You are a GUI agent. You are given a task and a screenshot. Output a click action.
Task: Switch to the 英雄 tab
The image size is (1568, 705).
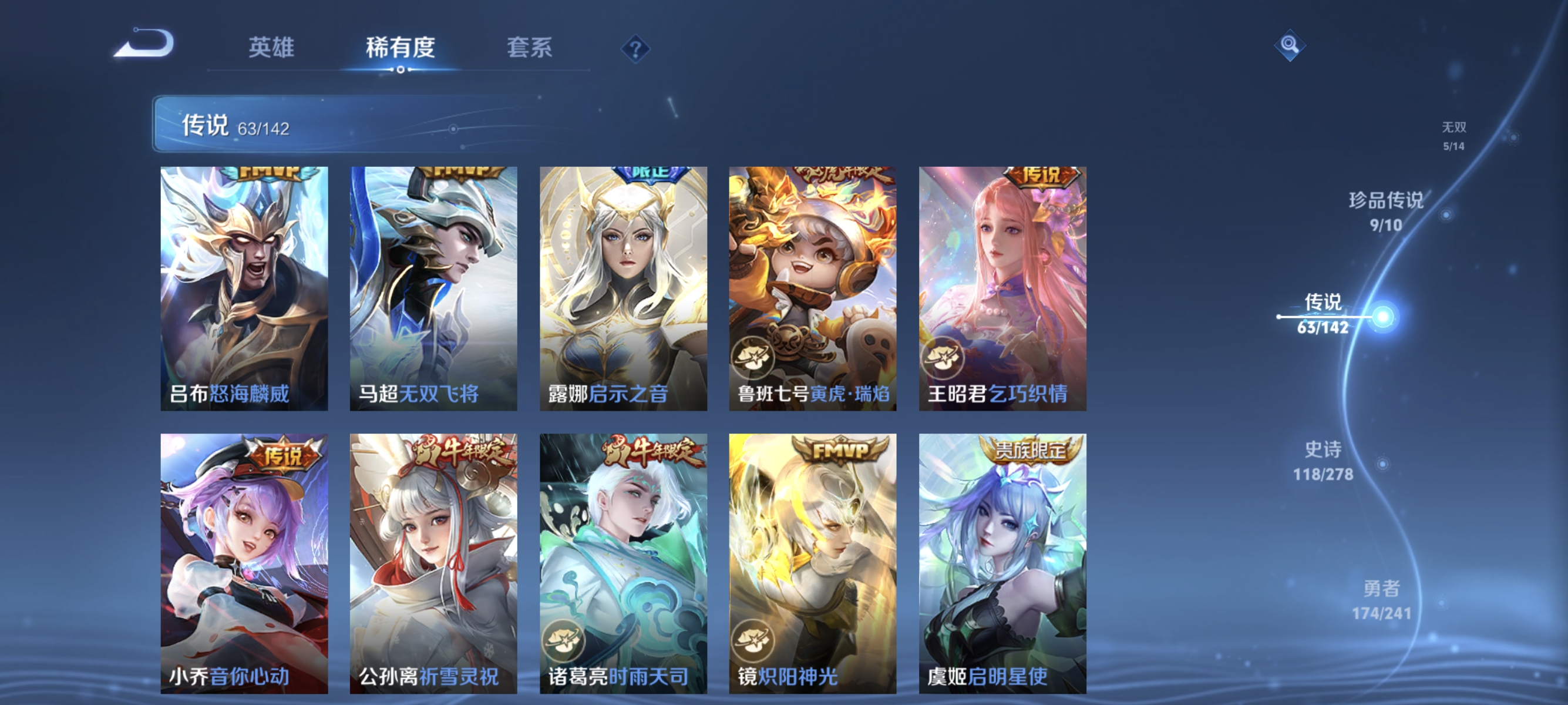271,49
